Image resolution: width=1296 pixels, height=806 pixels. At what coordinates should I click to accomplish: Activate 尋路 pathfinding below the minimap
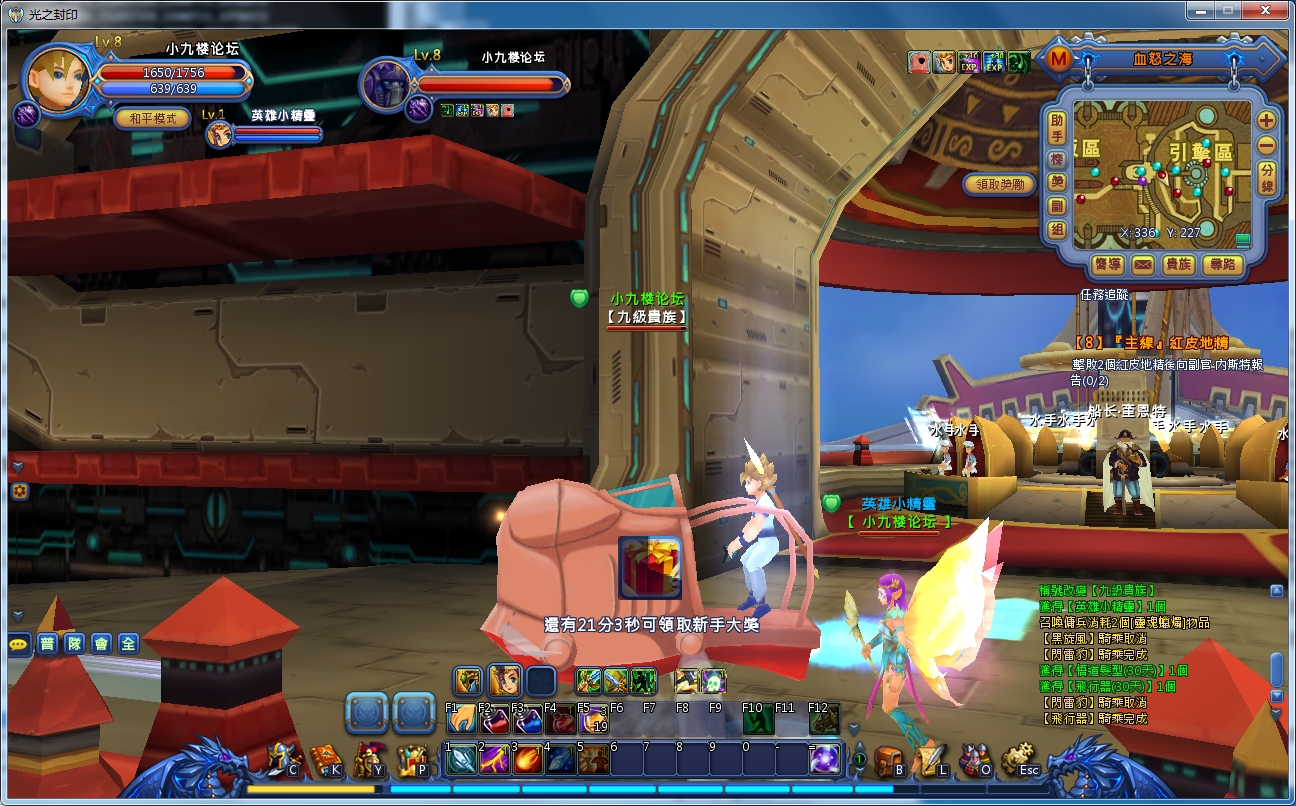coord(1222,265)
